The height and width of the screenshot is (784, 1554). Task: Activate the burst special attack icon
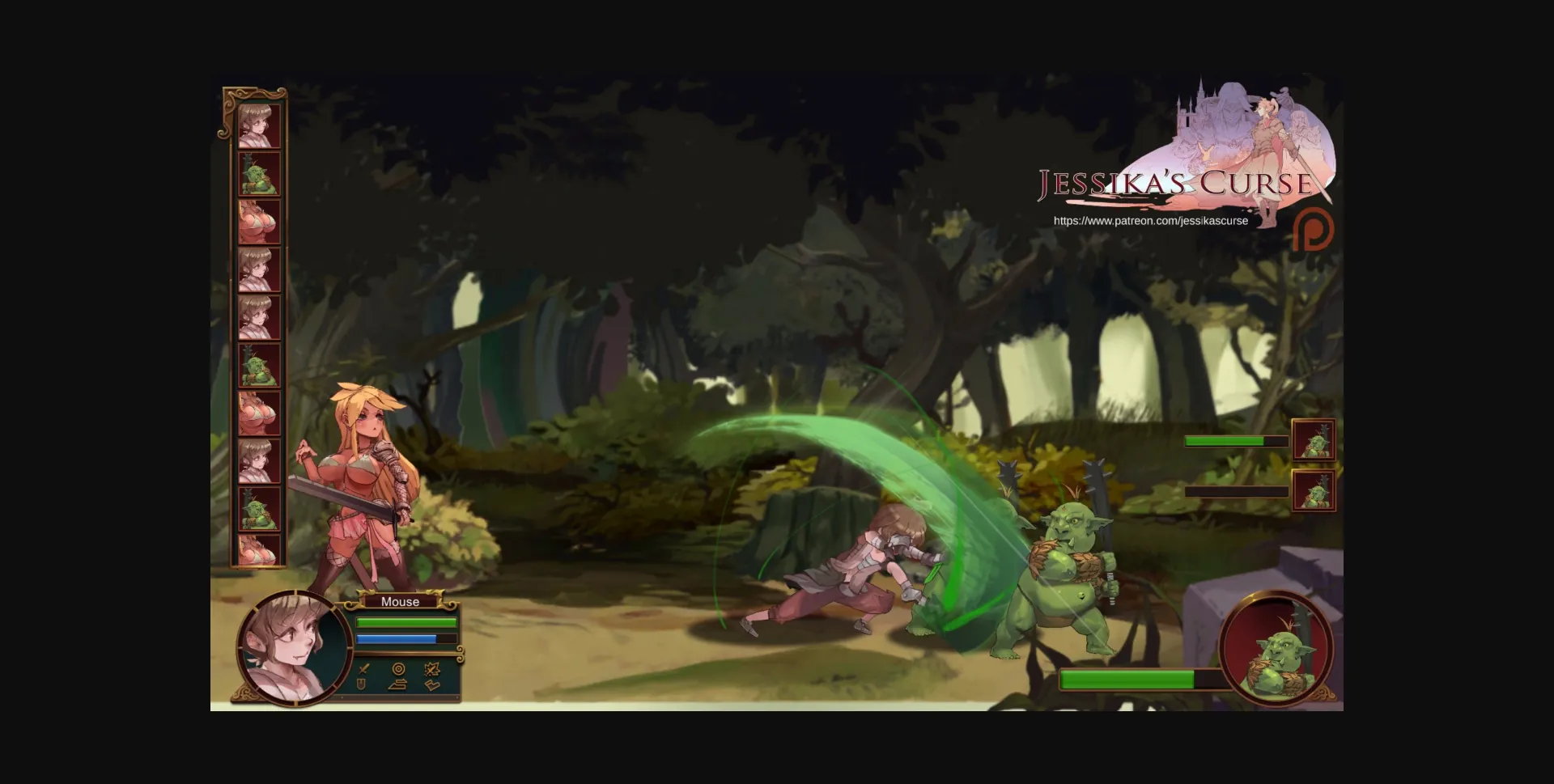432,669
